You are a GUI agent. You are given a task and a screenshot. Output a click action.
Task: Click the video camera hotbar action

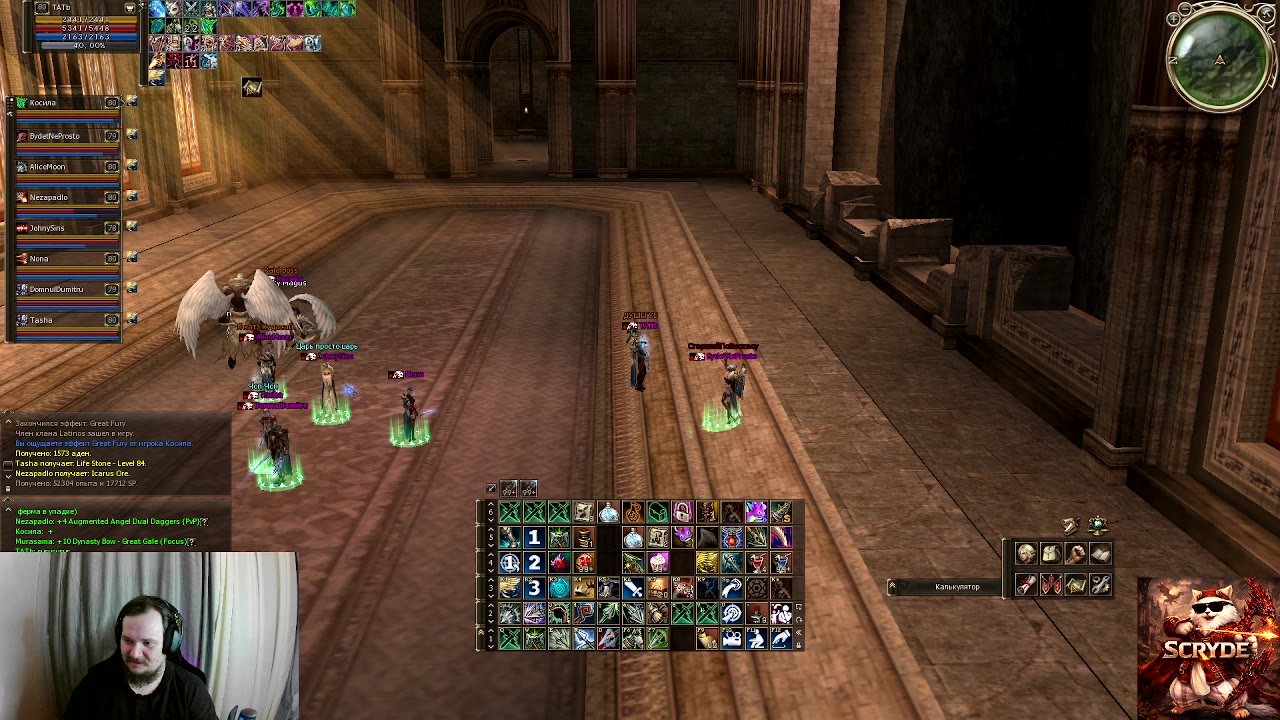(x=732, y=637)
